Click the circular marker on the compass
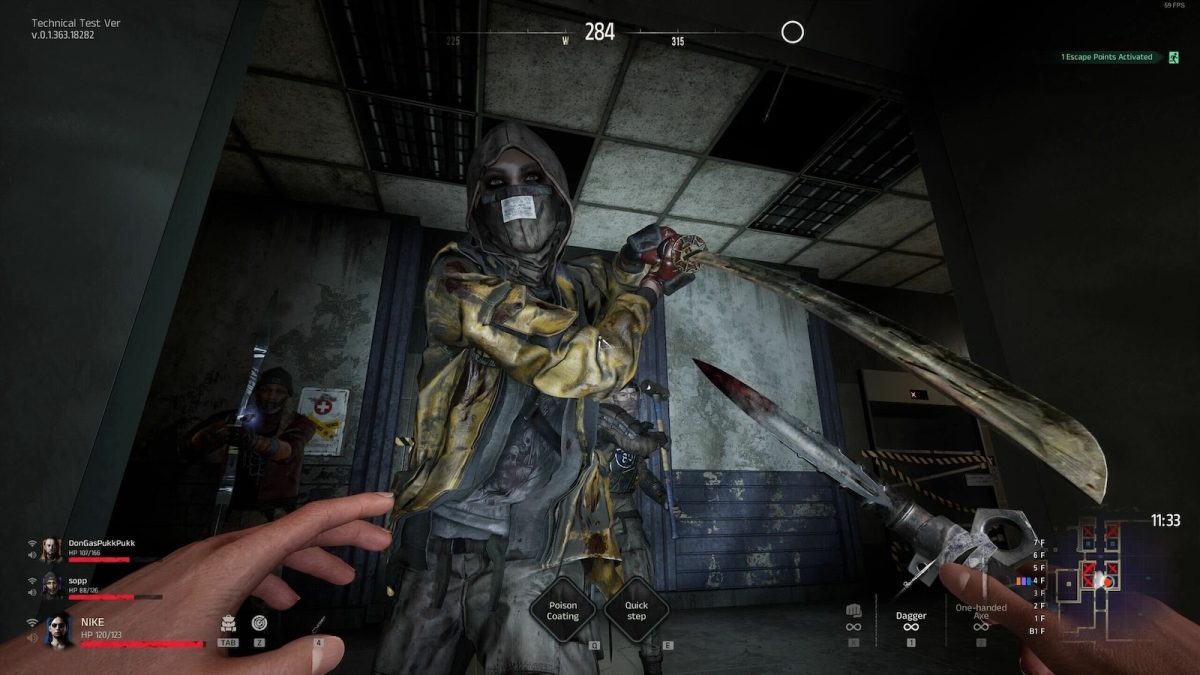1200x675 pixels. tap(792, 33)
